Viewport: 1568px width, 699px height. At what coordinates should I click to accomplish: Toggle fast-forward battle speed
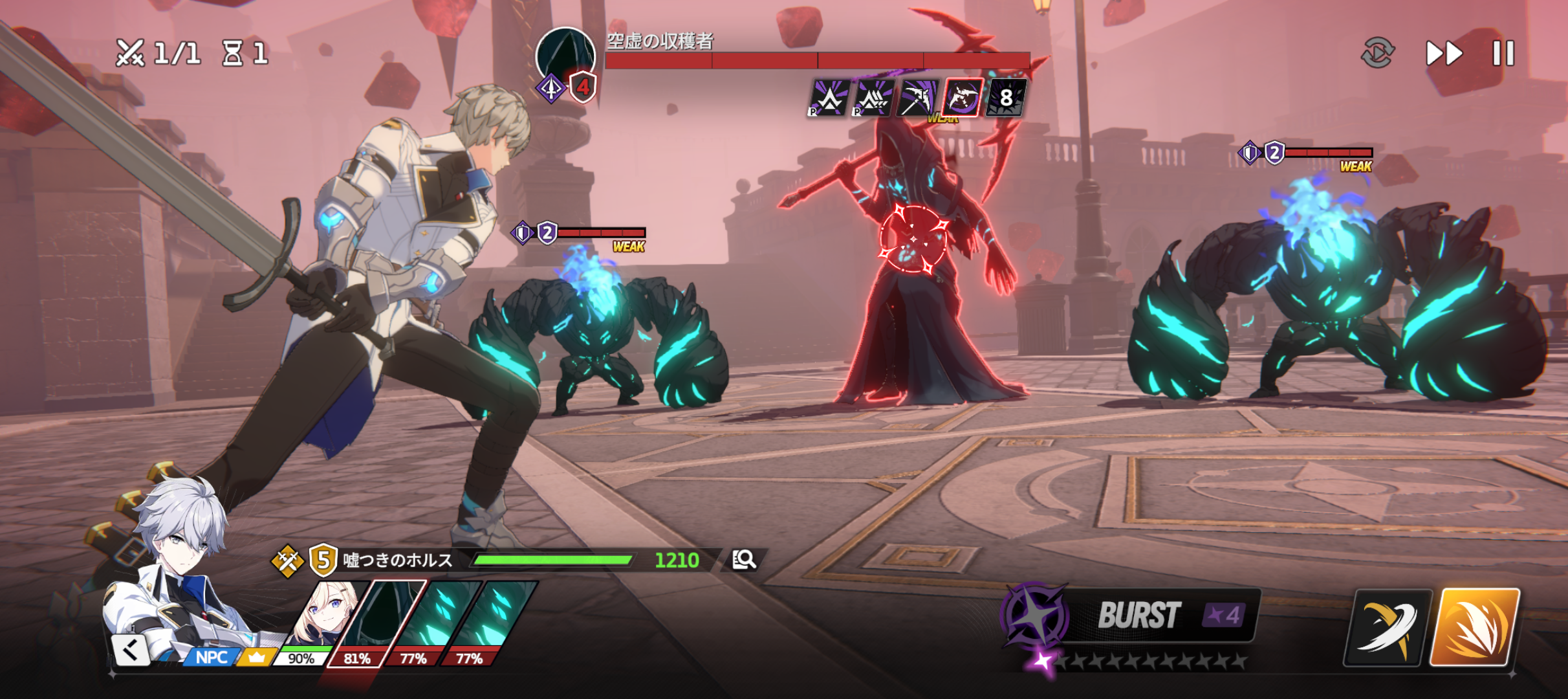click(1444, 53)
